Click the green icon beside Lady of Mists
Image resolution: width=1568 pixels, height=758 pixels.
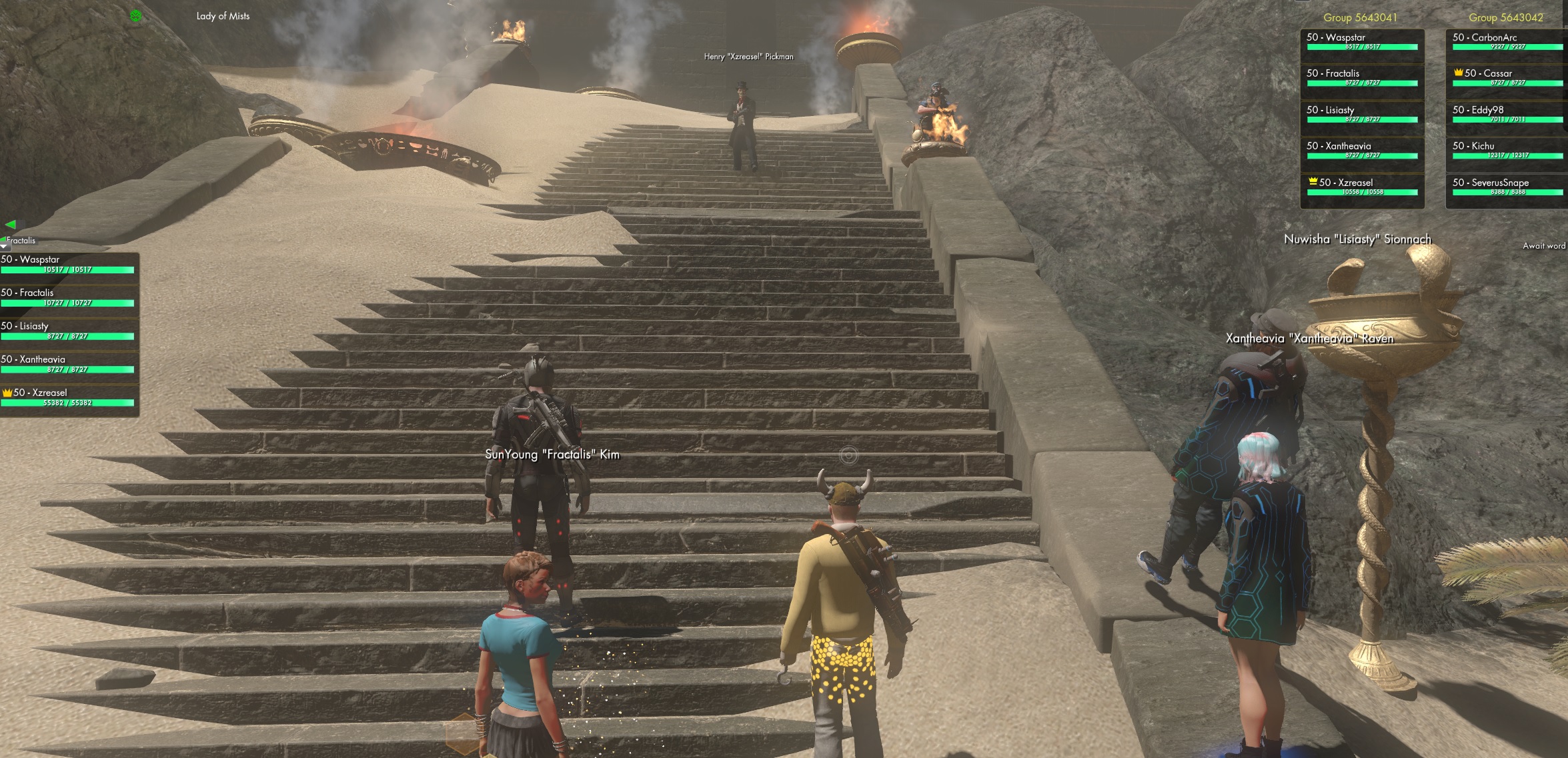click(x=136, y=16)
